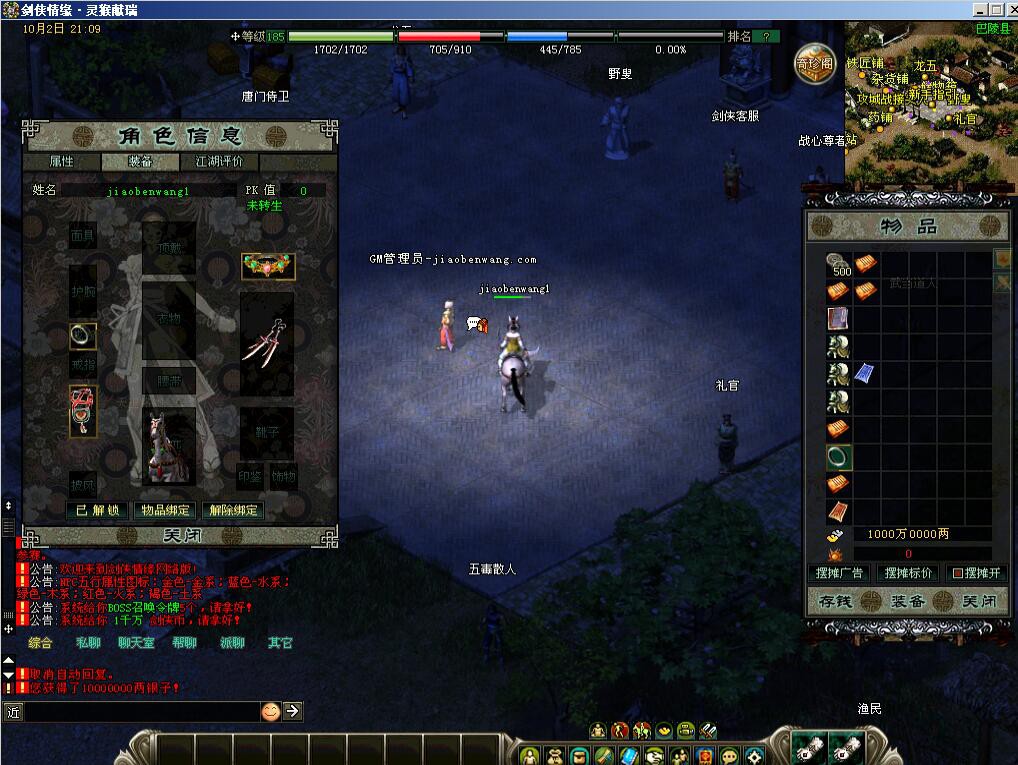
Task: Pick the jade bangle in the inventory
Action: tap(838, 457)
